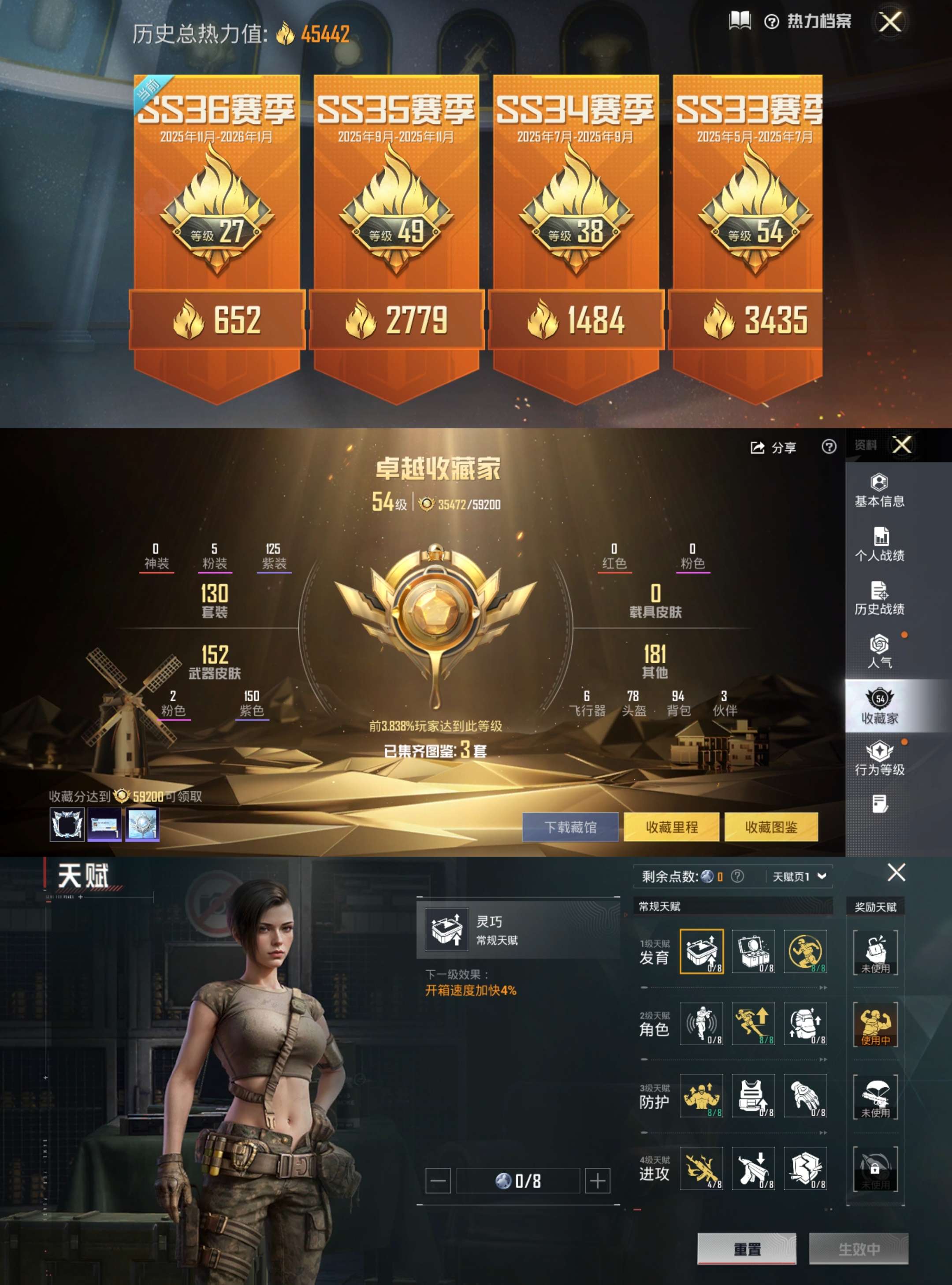This screenshot has height=1285, width=952.
Task: Click the 分享 share button
Action: click(x=773, y=448)
